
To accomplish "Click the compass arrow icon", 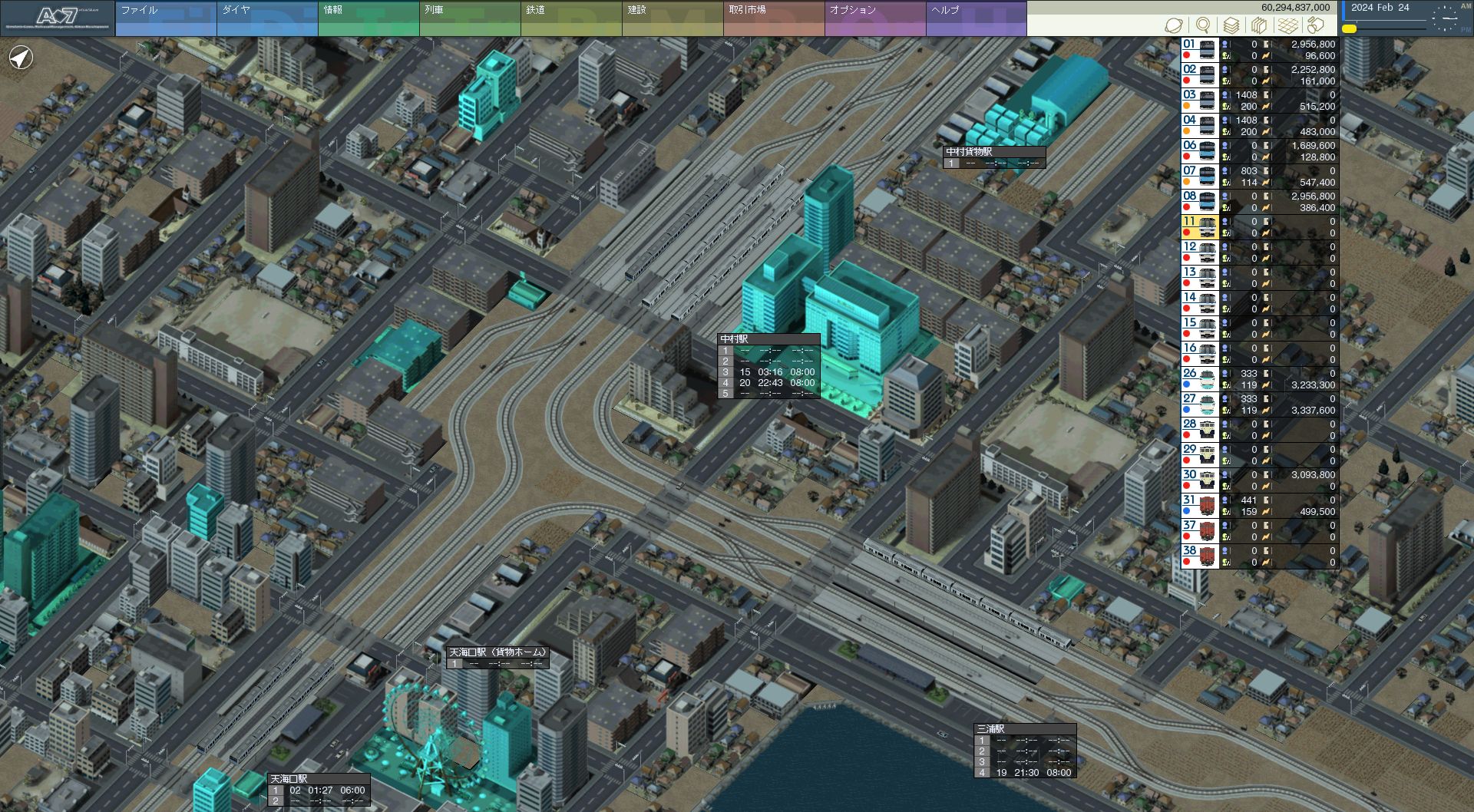I will 21,58.
